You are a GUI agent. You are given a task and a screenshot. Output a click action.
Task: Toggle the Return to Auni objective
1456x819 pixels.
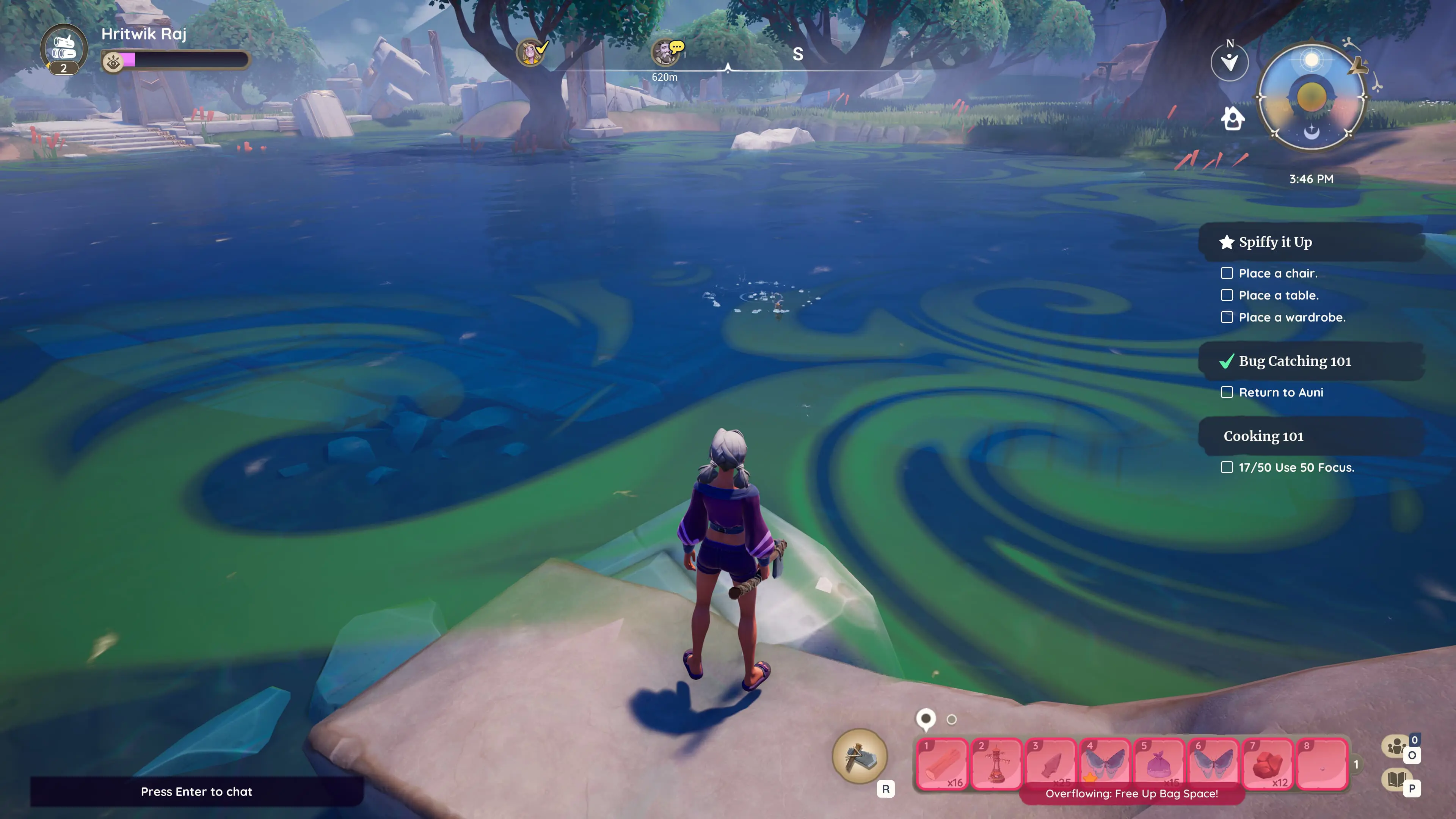coord(1227,392)
